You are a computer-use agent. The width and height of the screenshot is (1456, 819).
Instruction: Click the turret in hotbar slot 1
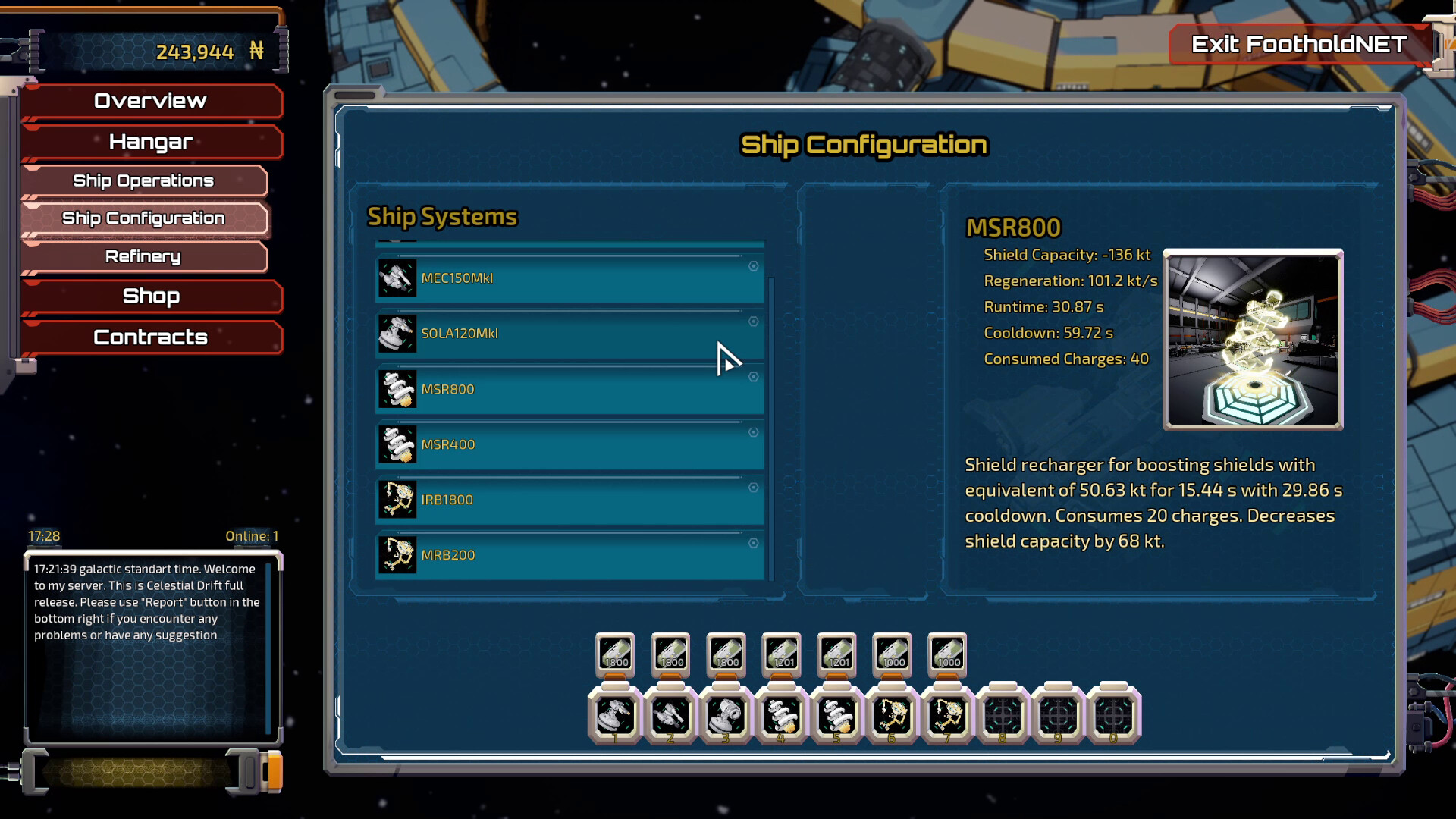tap(615, 715)
